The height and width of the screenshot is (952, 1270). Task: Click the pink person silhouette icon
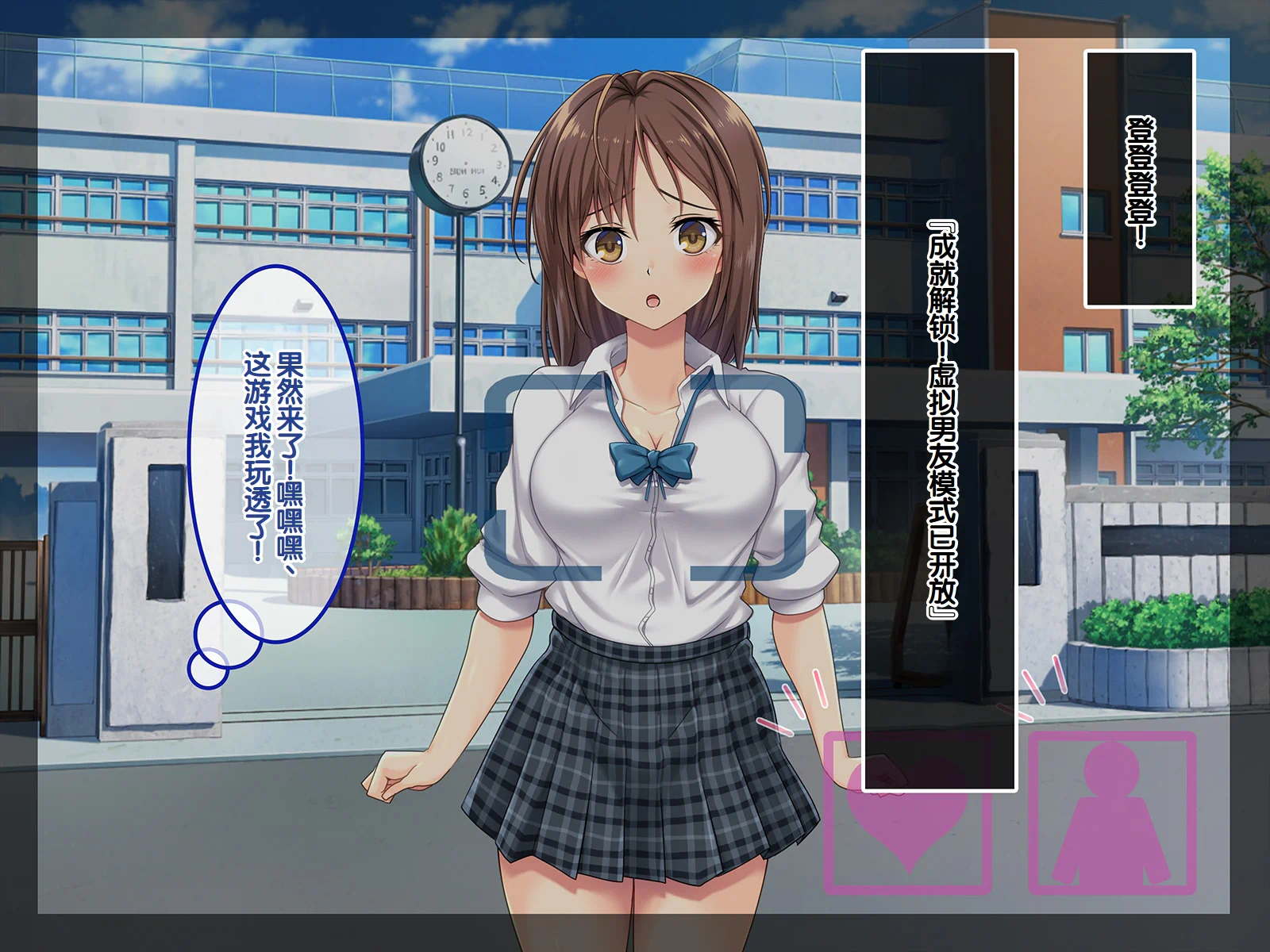[1111, 812]
